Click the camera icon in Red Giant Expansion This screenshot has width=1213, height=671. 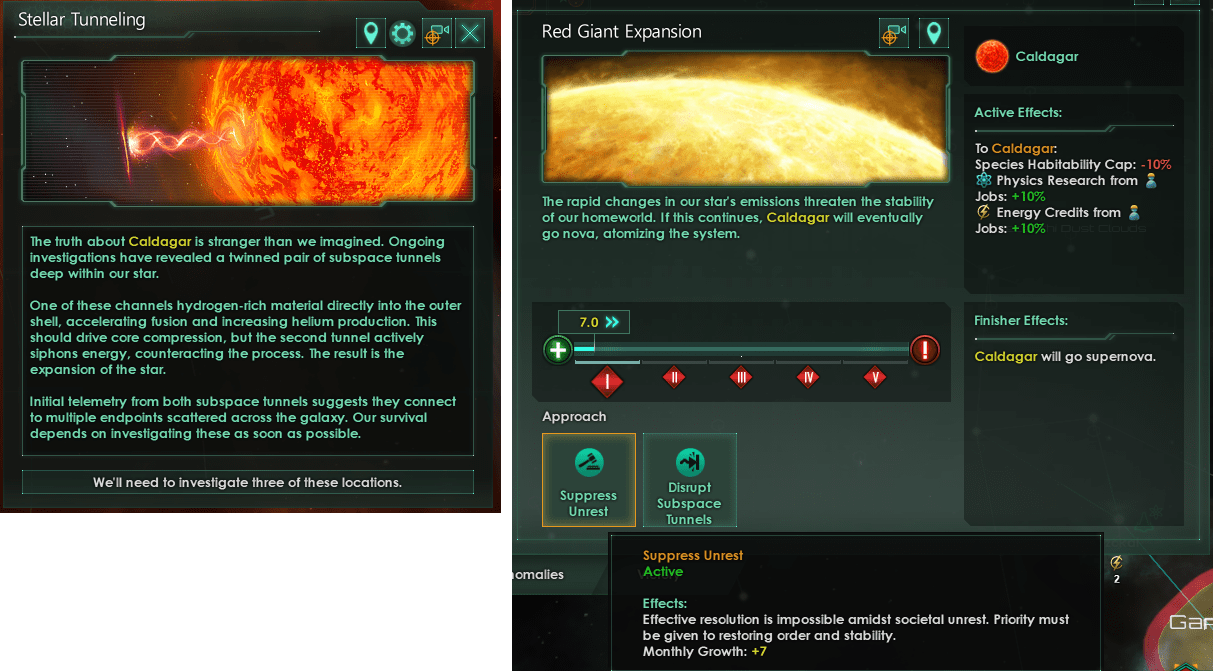(x=893, y=34)
